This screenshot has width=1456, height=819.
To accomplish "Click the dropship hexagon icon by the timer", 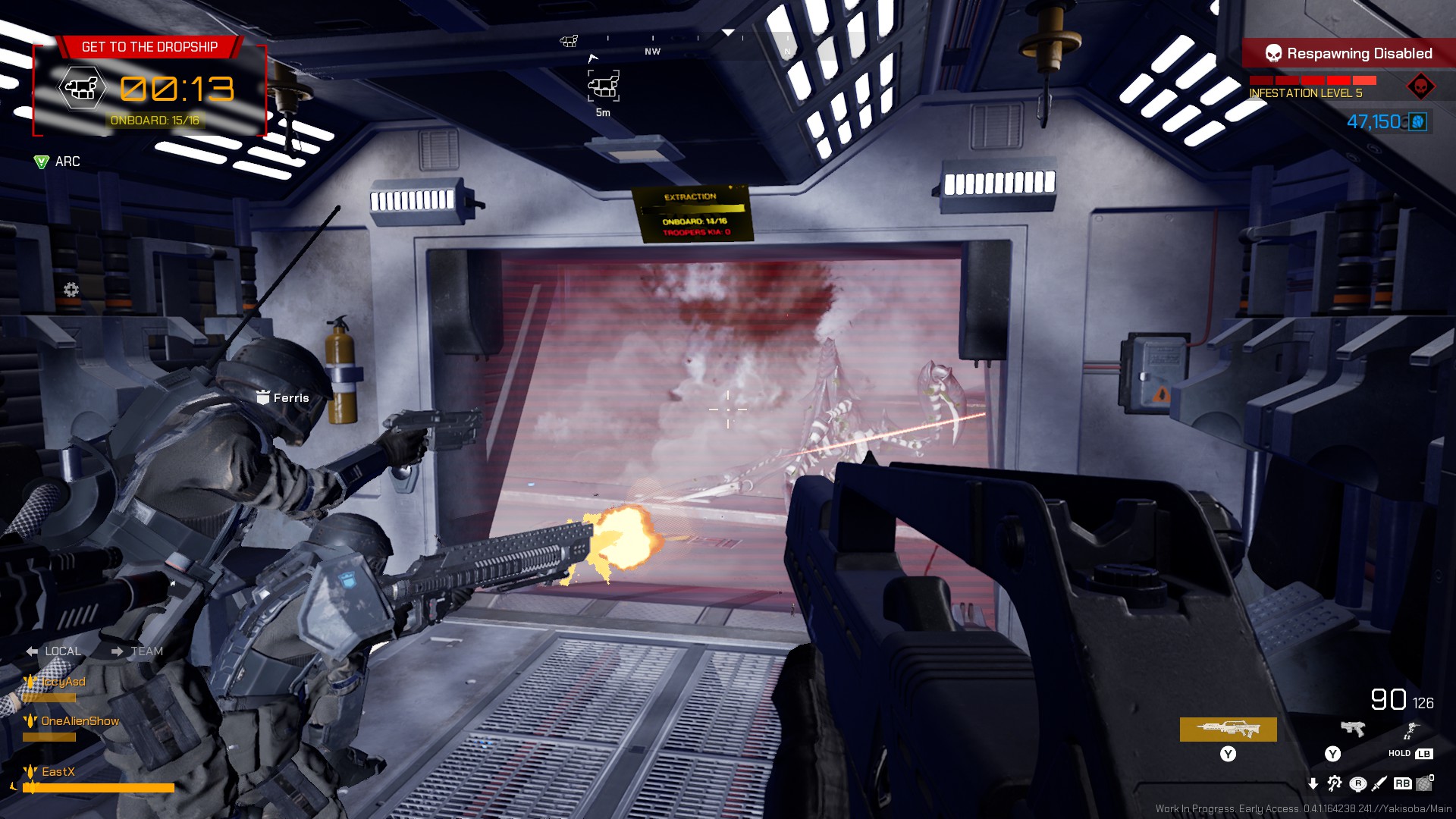I will pos(83,88).
